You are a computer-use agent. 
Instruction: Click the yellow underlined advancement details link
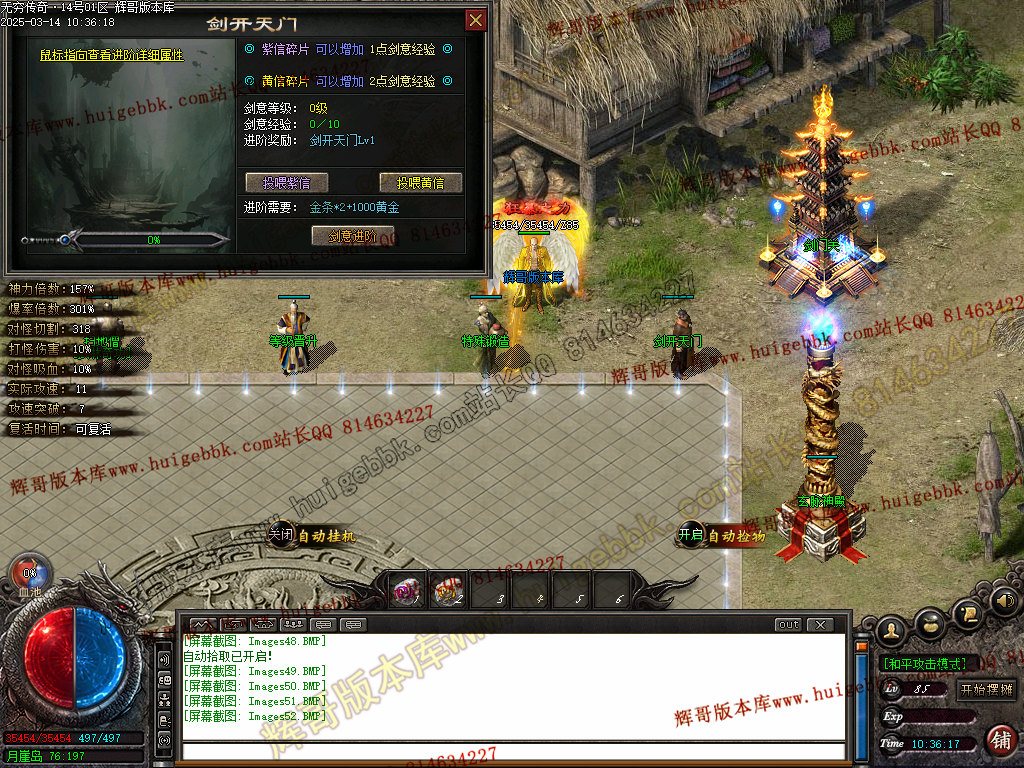(112, 56)
